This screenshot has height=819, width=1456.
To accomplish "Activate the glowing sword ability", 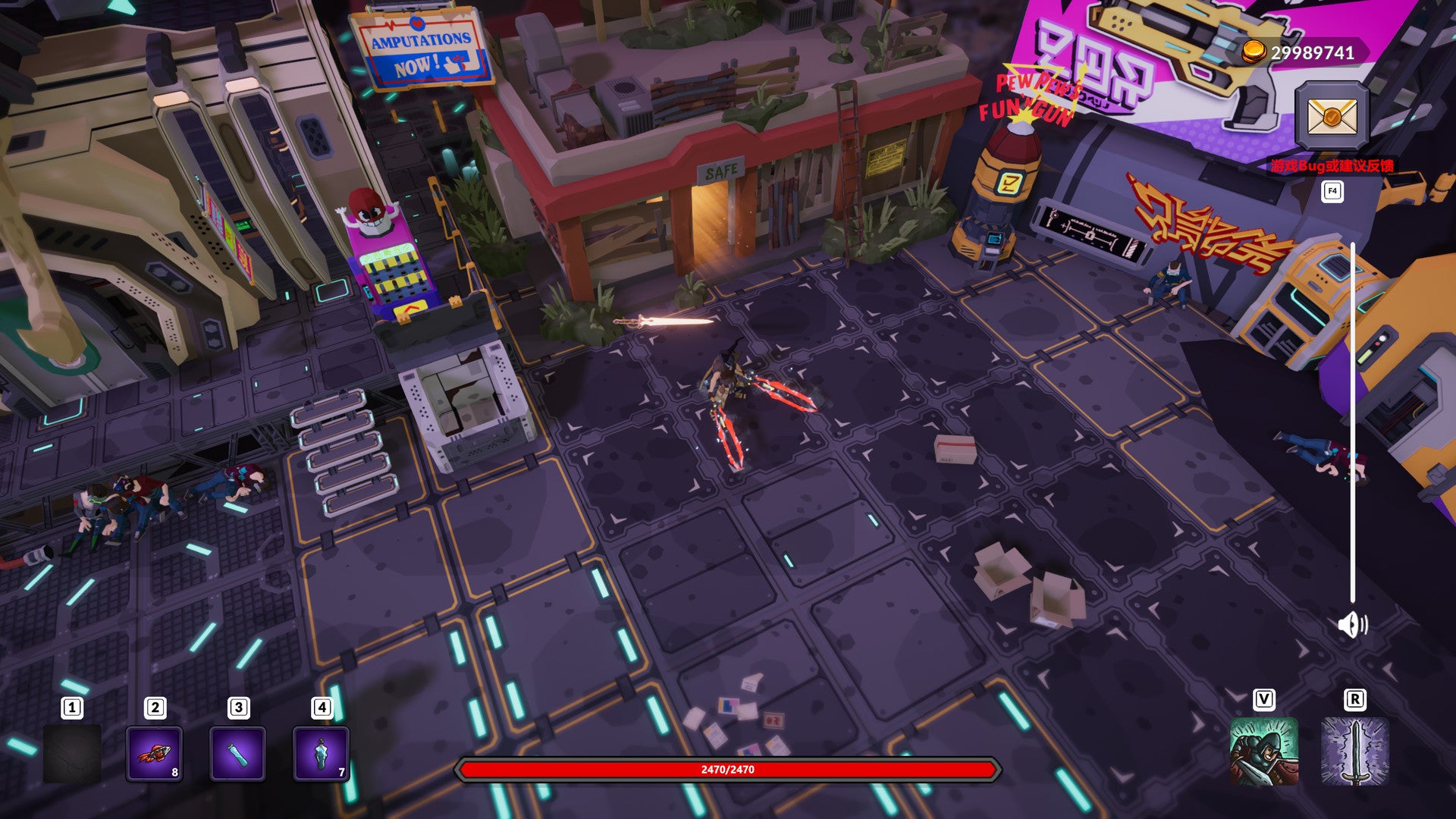I will click(x=1354, y=752).
